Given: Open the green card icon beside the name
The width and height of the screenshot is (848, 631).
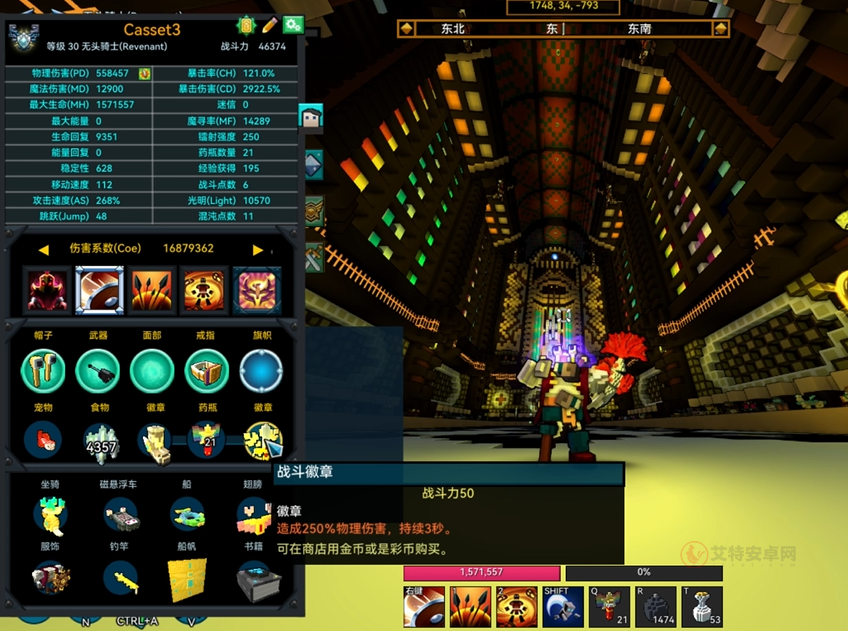Looking at the screenshot, I should click(246, 25).
